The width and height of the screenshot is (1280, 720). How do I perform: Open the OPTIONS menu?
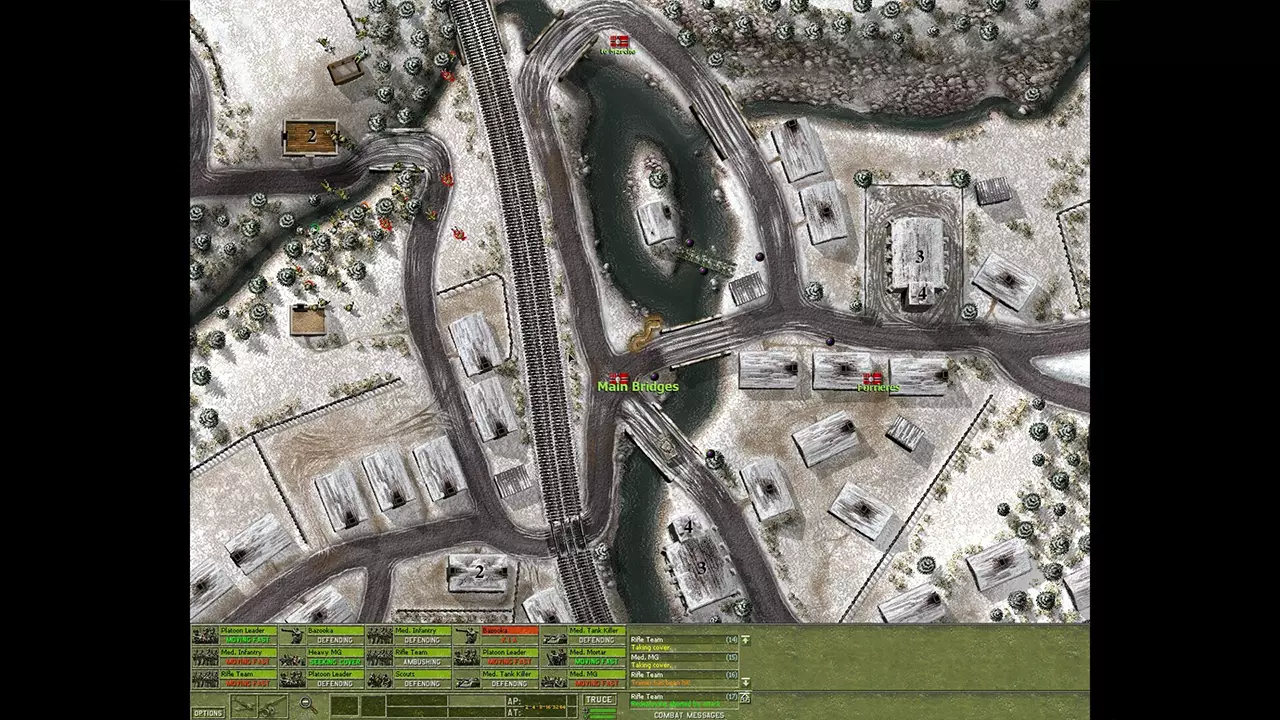208,711
